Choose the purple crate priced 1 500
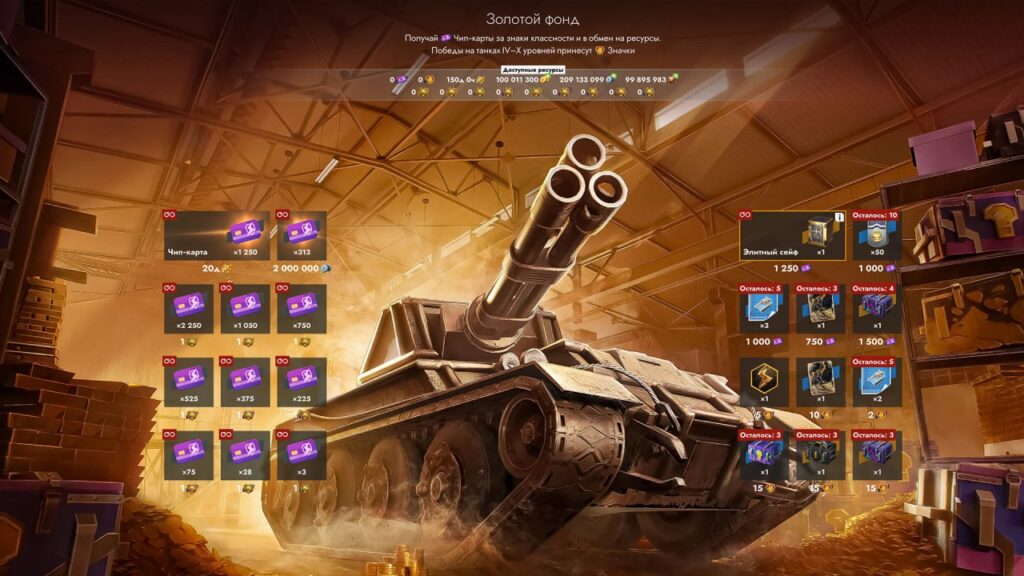 click(x=877, y=309)
